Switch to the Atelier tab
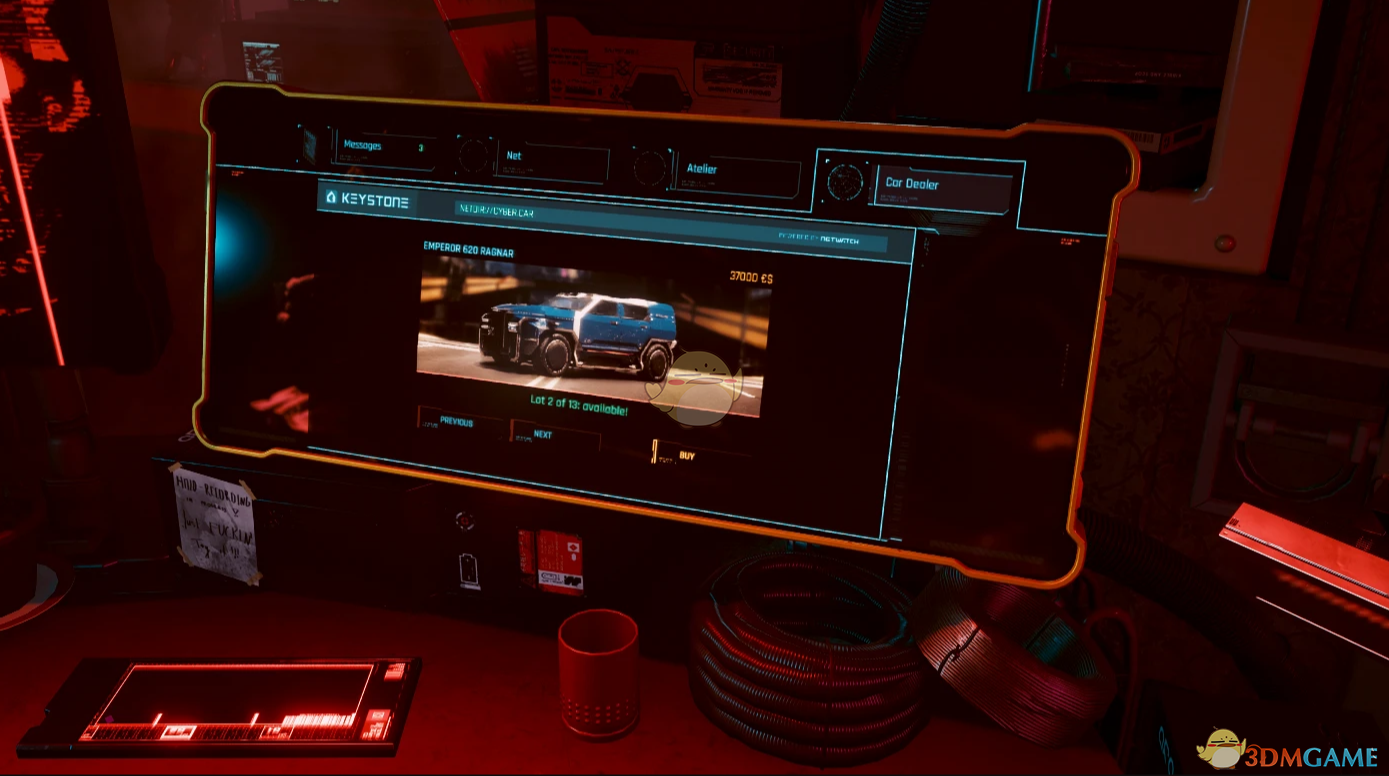The image size is (1389, 776). (x=703, y=168)
